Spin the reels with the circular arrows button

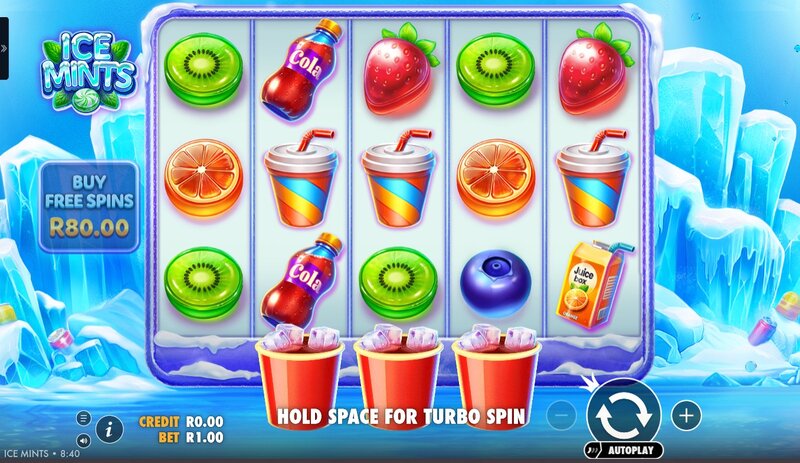click(624, 412)
